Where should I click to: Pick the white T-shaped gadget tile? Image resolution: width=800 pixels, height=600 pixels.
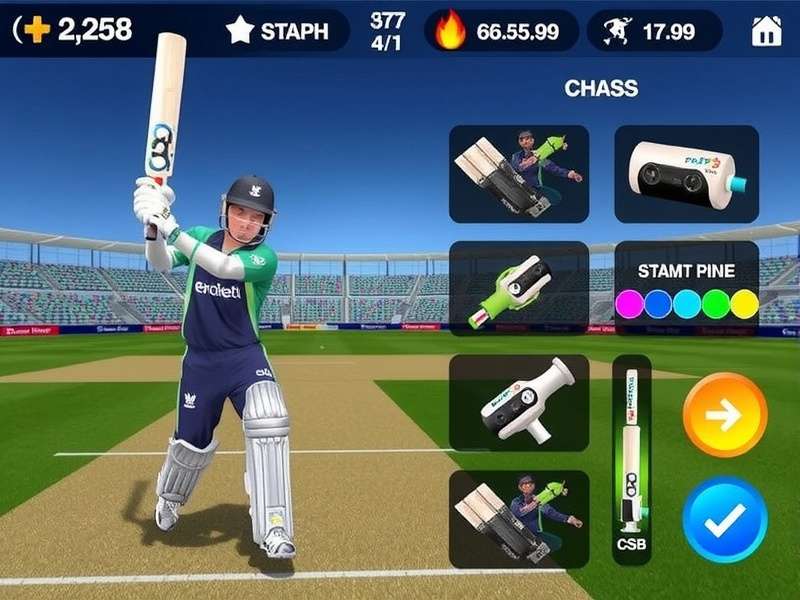pyautogui.click(x=518, y=403)
